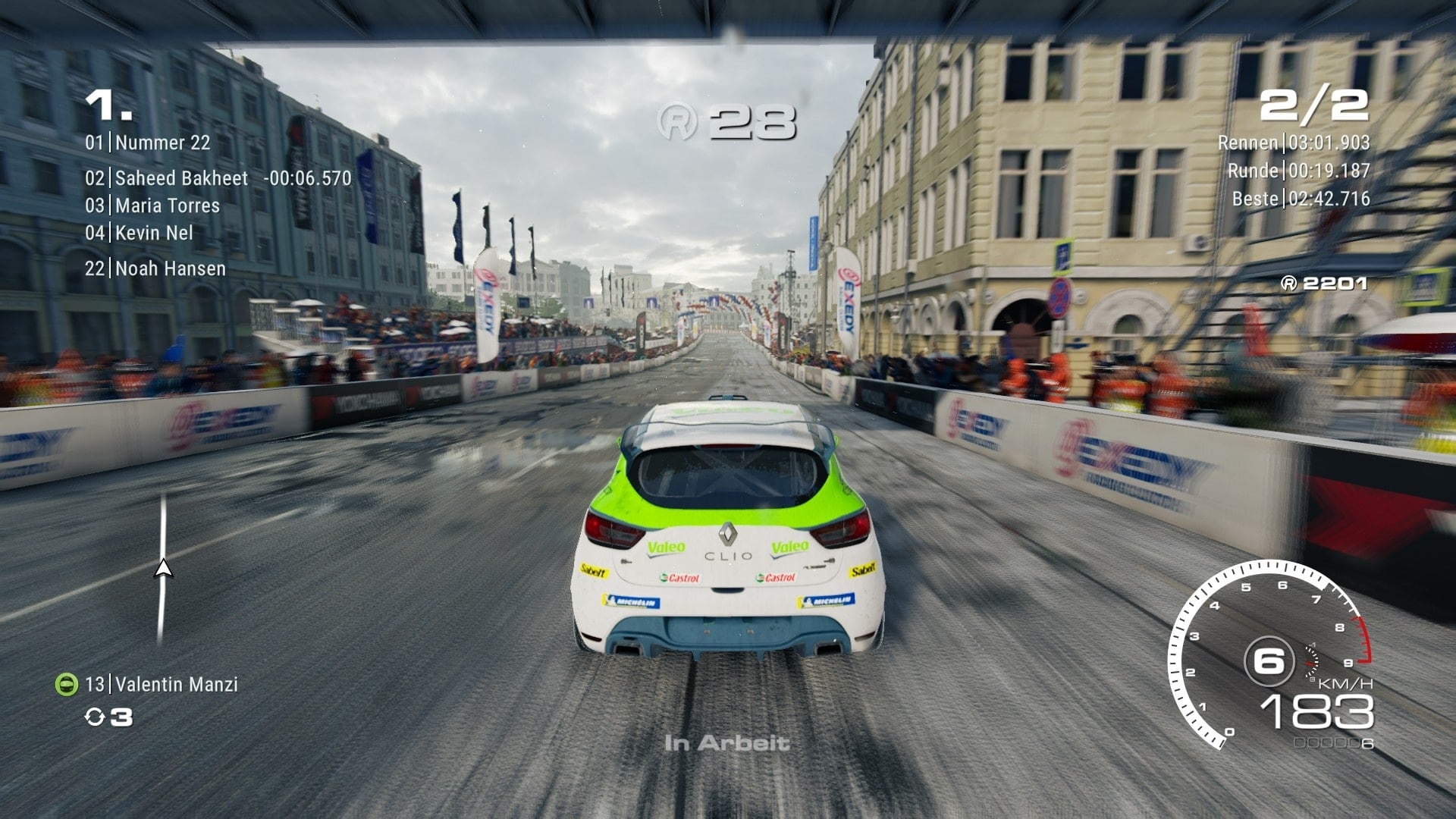Select teammate Valentin Manzi entry
The height and width of the screenshot is (819, 1456).
[176, 684]
